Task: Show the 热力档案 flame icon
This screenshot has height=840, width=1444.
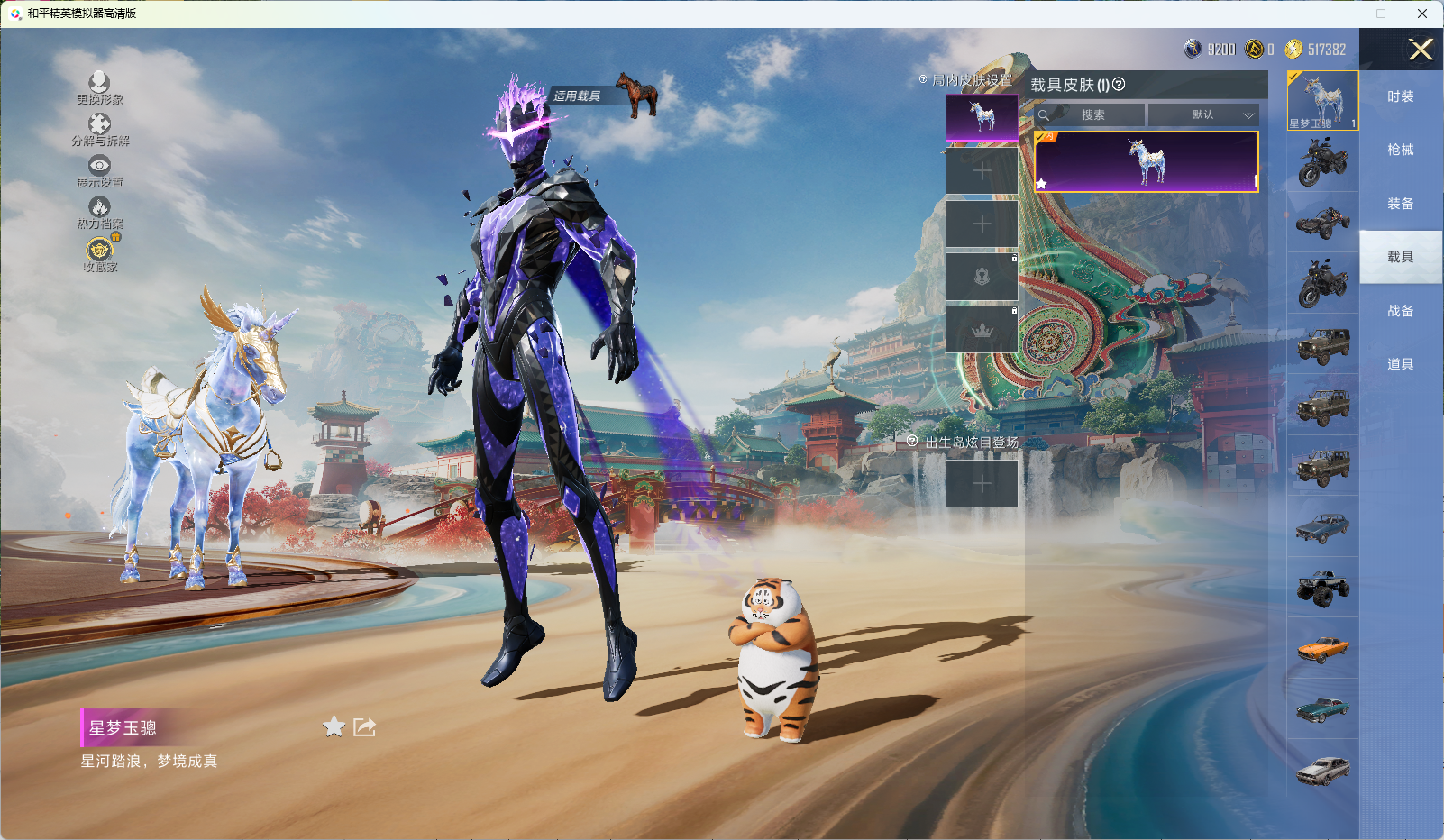Action: (99, 208)
